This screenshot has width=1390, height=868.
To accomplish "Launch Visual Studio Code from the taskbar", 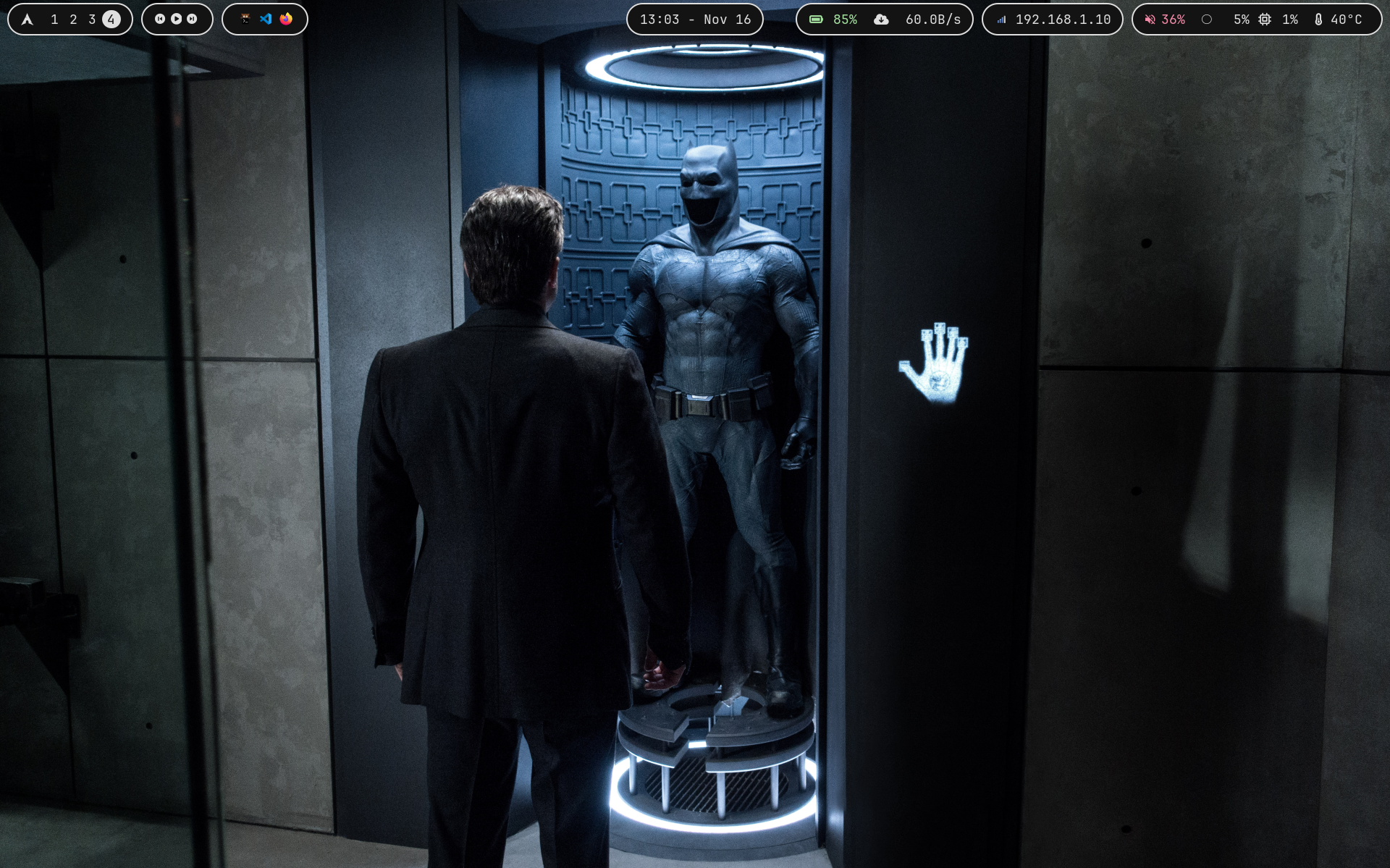I will click(x=266, y=19).
